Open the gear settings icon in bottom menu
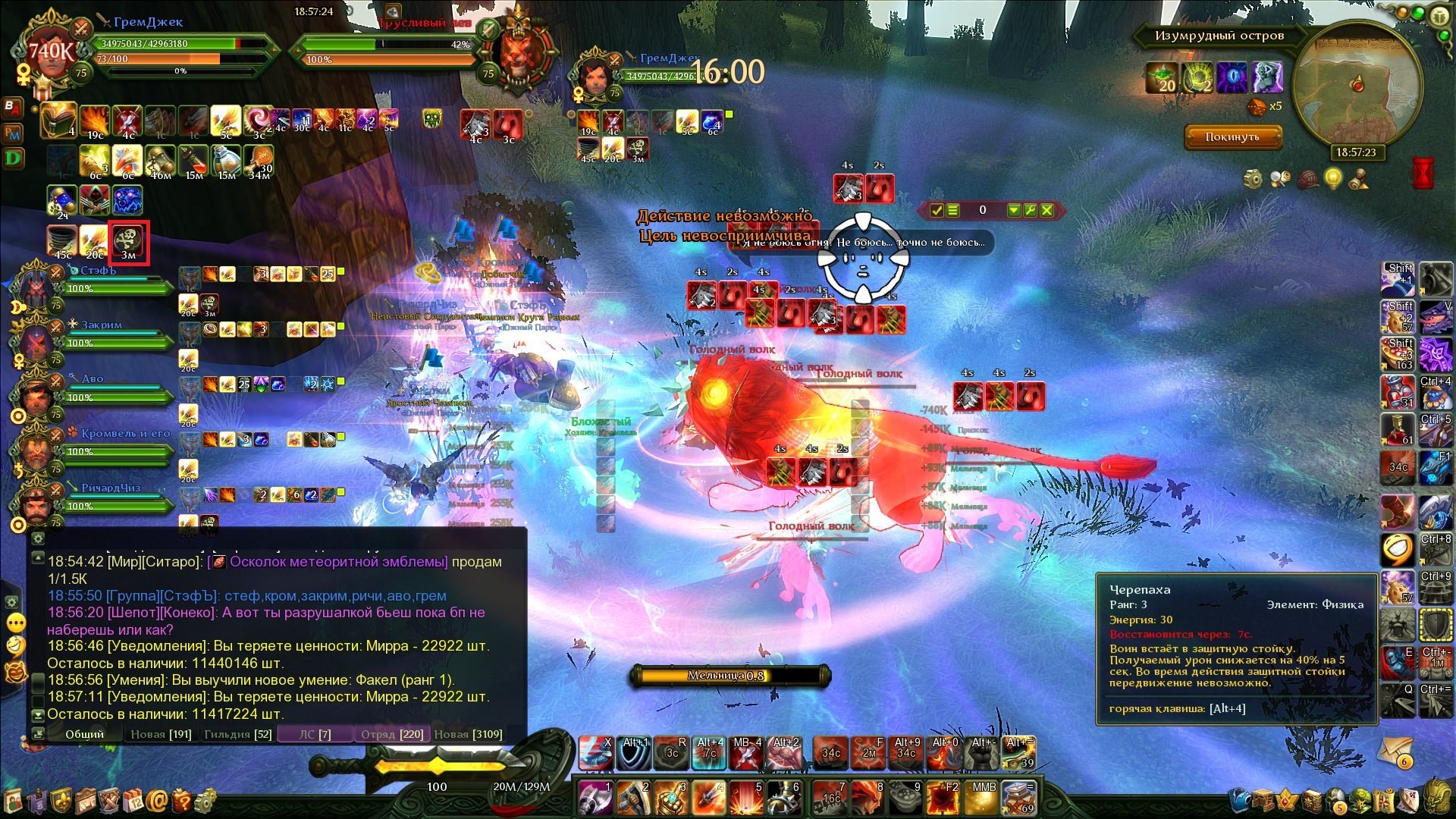Screen dimensions: 1456x819 click(x=205, y=800)
